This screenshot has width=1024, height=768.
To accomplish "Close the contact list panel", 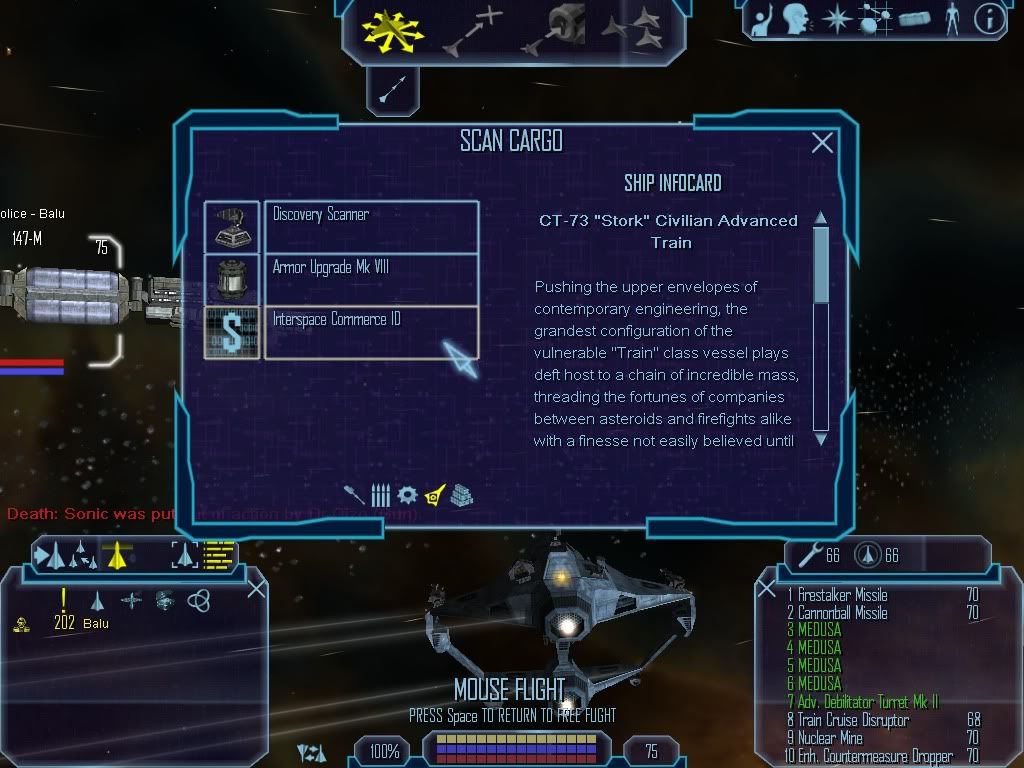I will [x=256, y=589].
